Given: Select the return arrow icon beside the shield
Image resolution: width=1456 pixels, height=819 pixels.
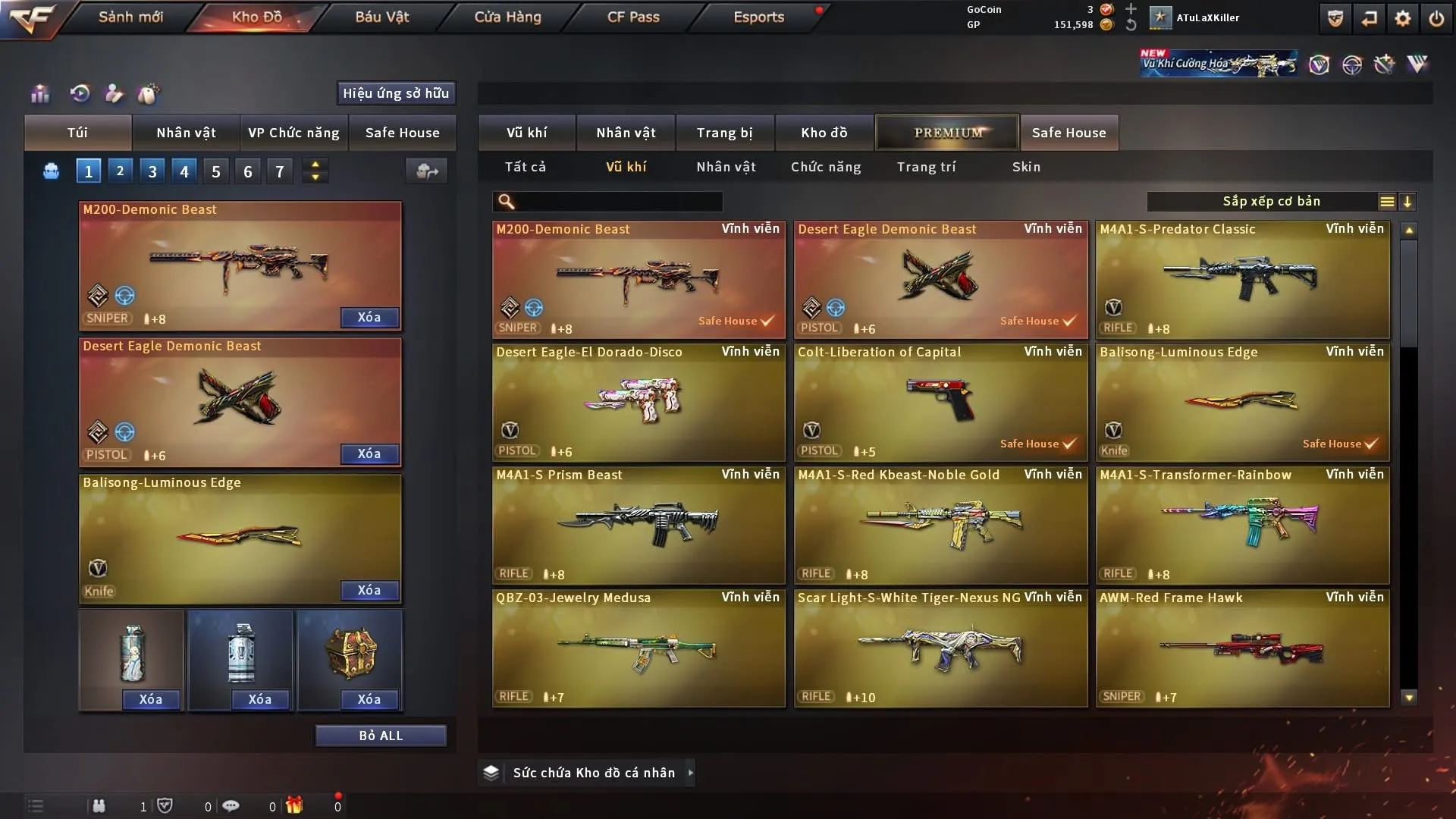Looking at the screenshot, I should point(1369,17).
